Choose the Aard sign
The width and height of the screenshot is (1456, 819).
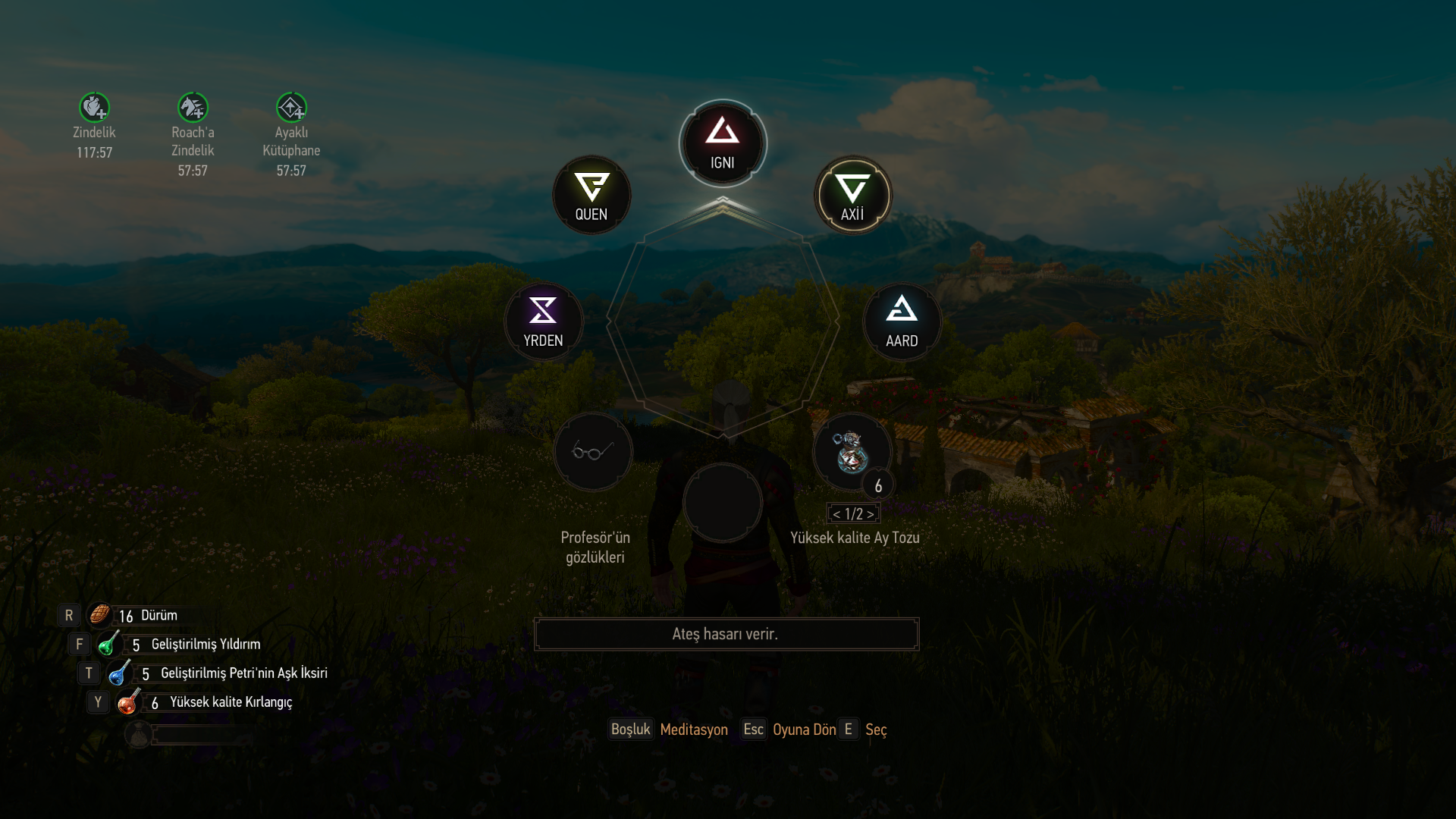coord(902,322)
